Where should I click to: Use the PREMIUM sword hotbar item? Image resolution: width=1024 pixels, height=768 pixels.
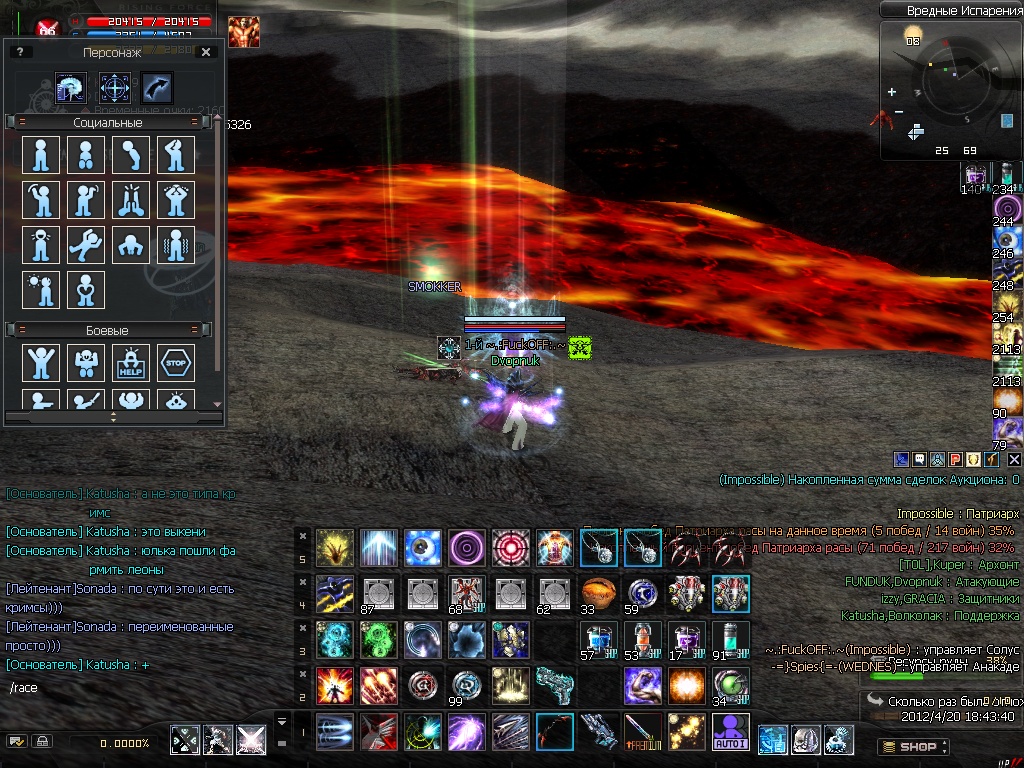tap(643, 732)
